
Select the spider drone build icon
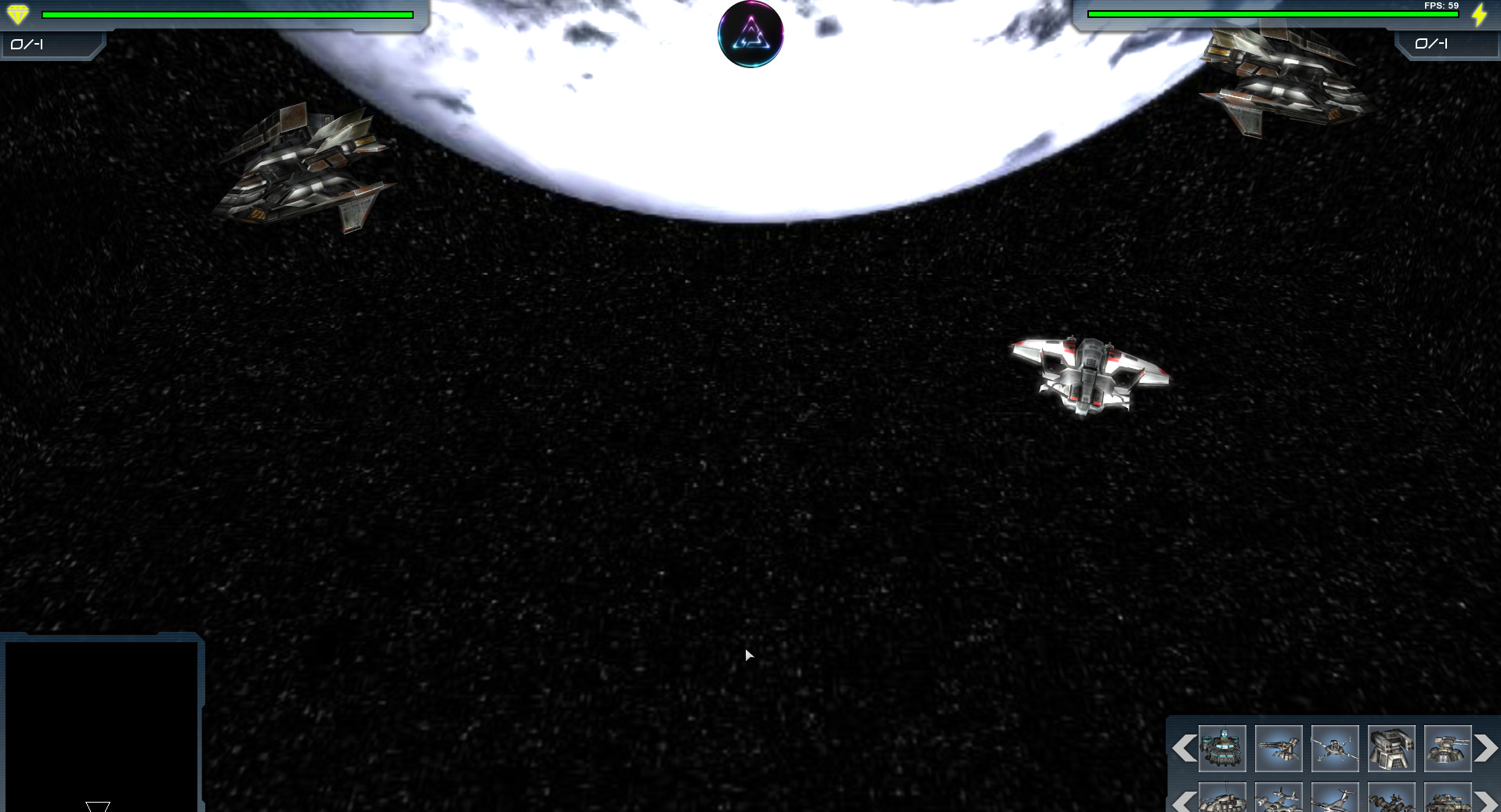(x=1335, y=749)
